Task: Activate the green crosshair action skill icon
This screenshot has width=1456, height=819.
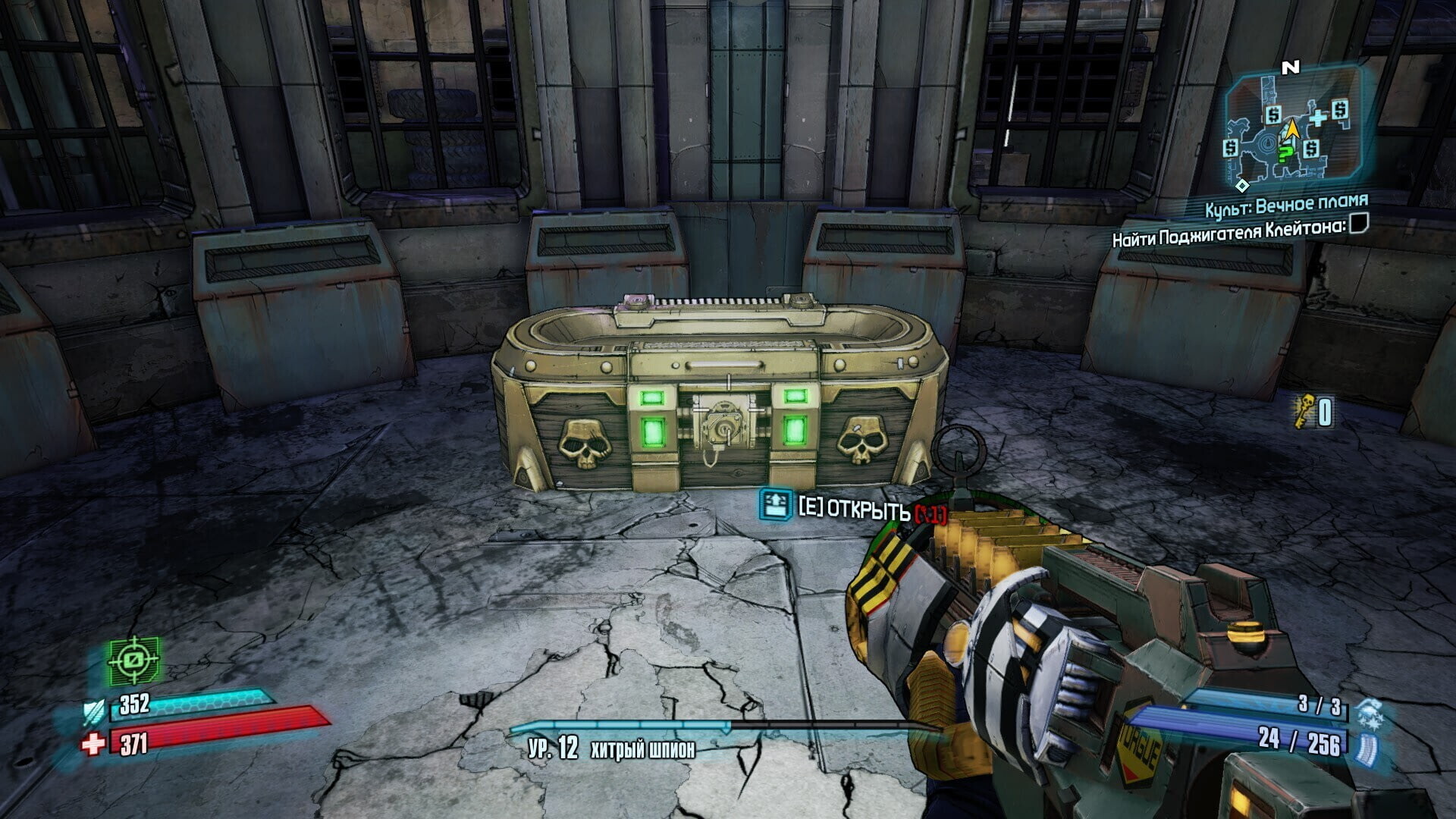Action: click(x=133, y=660)
